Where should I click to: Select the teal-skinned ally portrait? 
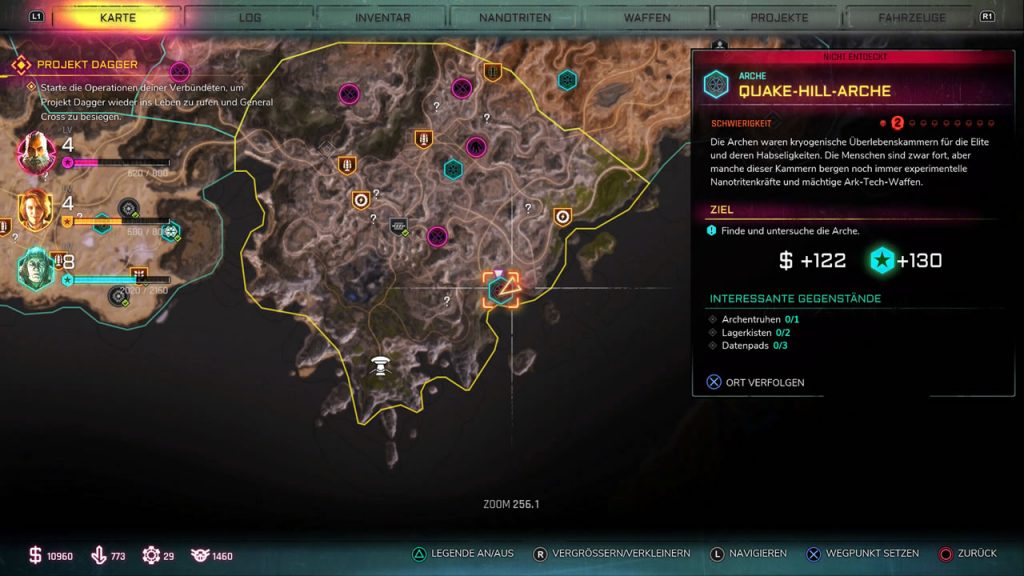pyautogui.click(x=36, y=268)
